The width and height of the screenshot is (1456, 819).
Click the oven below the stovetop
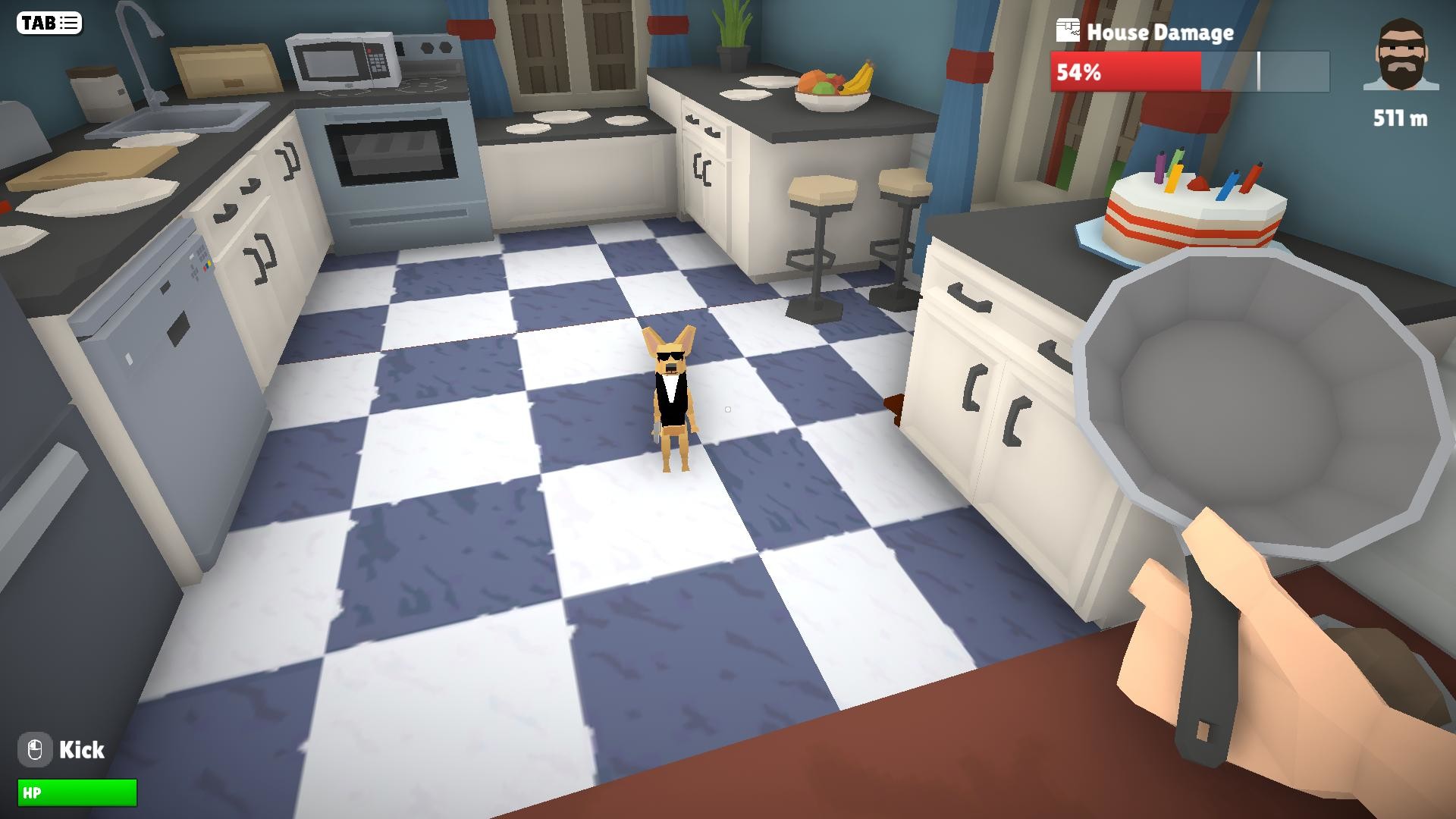point(394,152)
